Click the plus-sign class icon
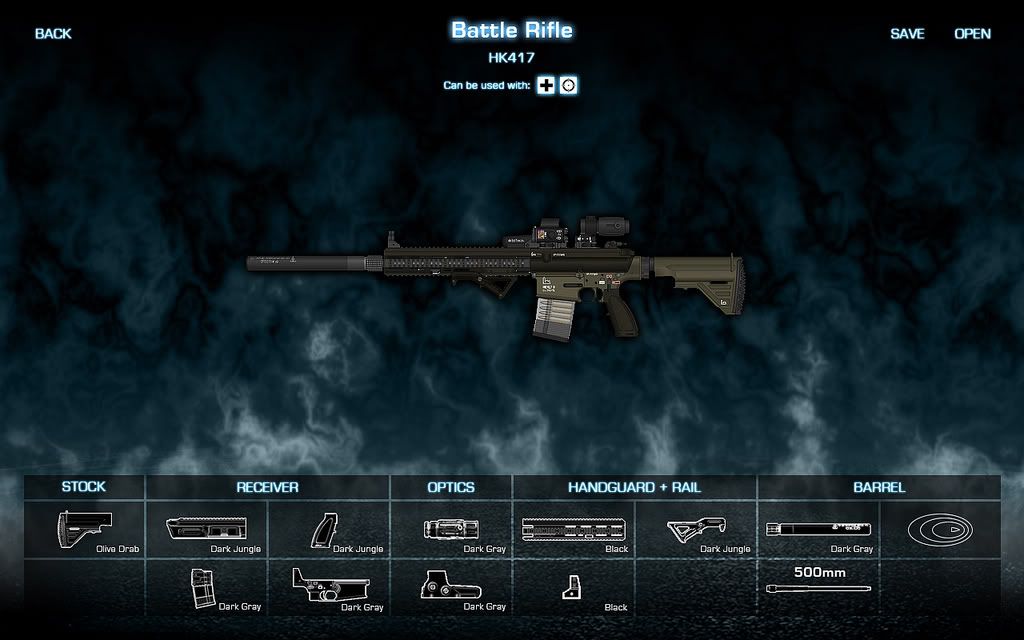This screenshot has height=640, width=1024. [546, 86]
